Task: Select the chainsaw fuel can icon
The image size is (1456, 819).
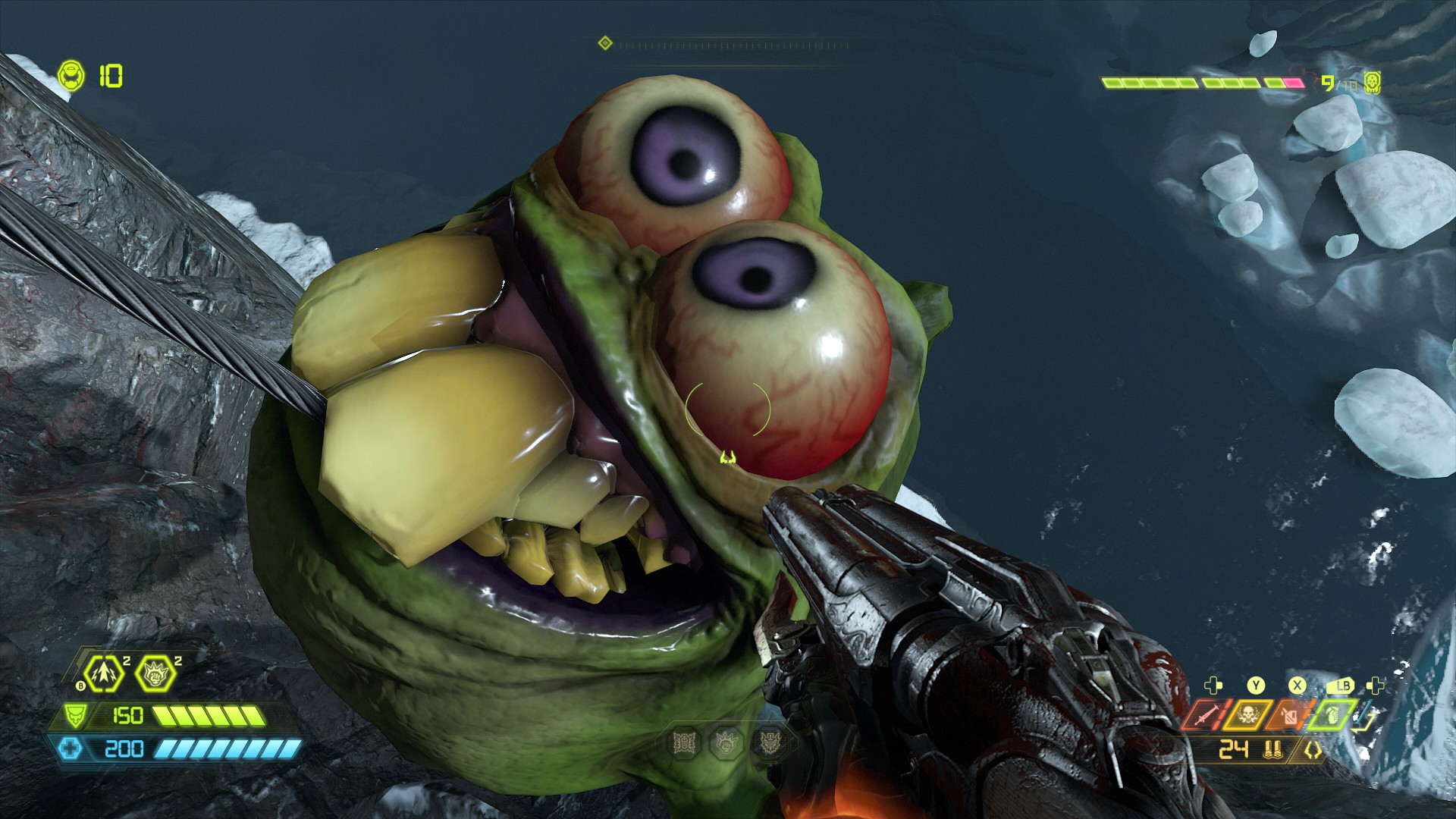Action: (x=1289, y=714)
